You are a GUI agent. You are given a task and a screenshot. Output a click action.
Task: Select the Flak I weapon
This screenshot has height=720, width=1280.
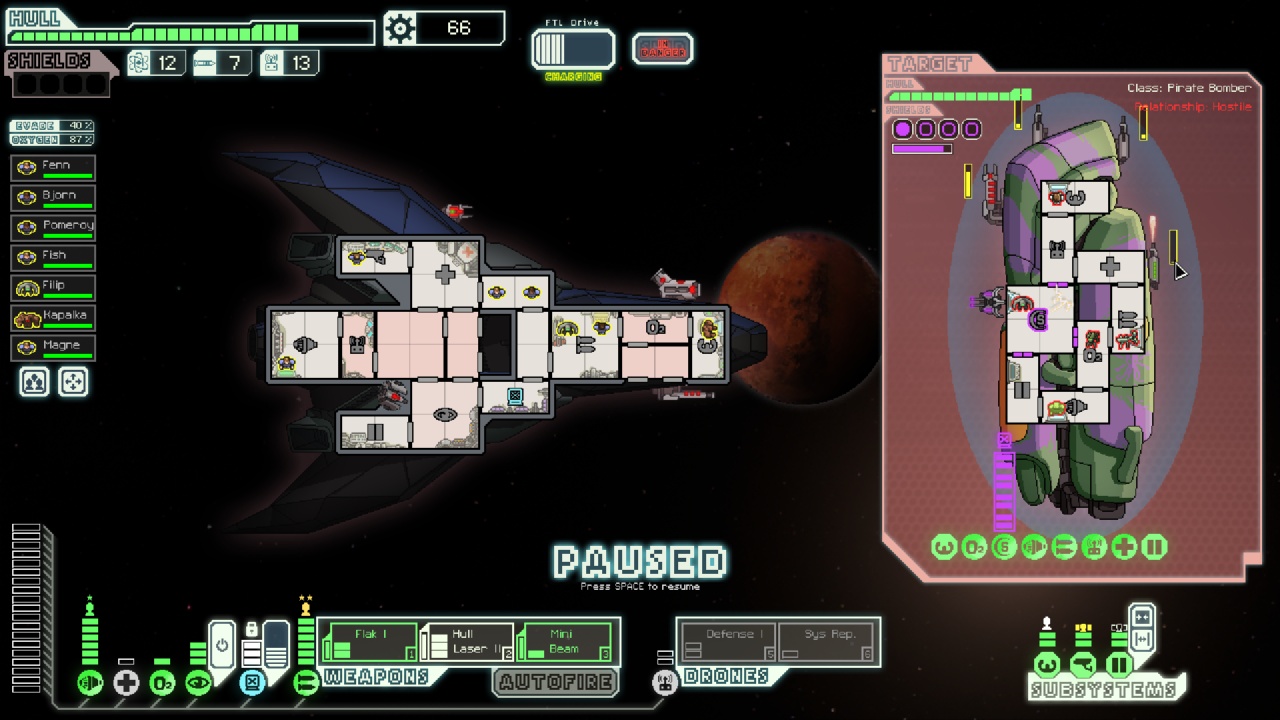coord(370,642)
